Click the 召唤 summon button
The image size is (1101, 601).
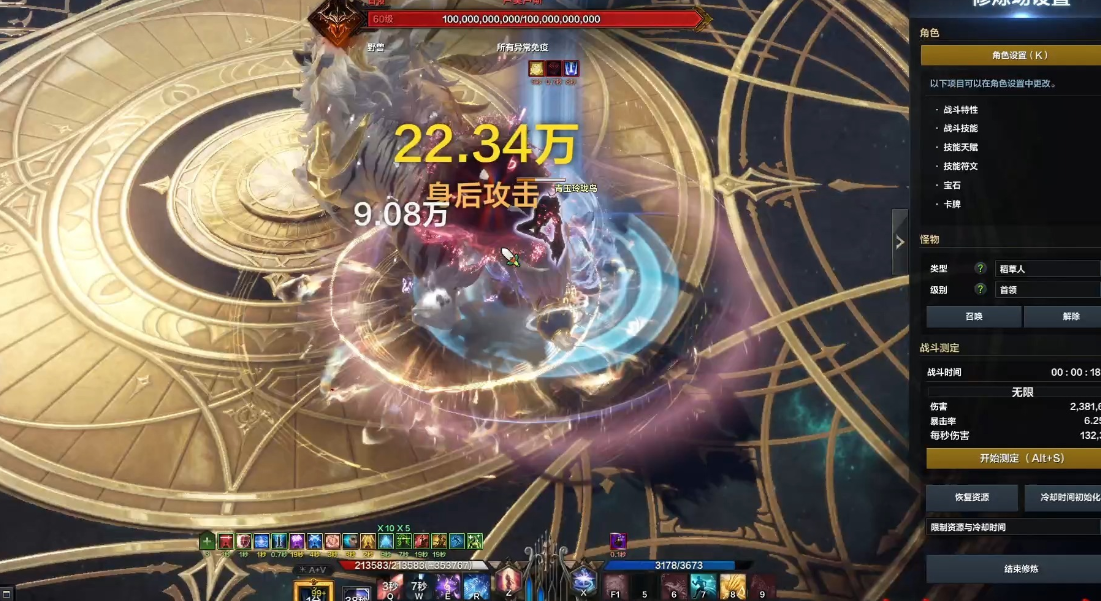973,317
